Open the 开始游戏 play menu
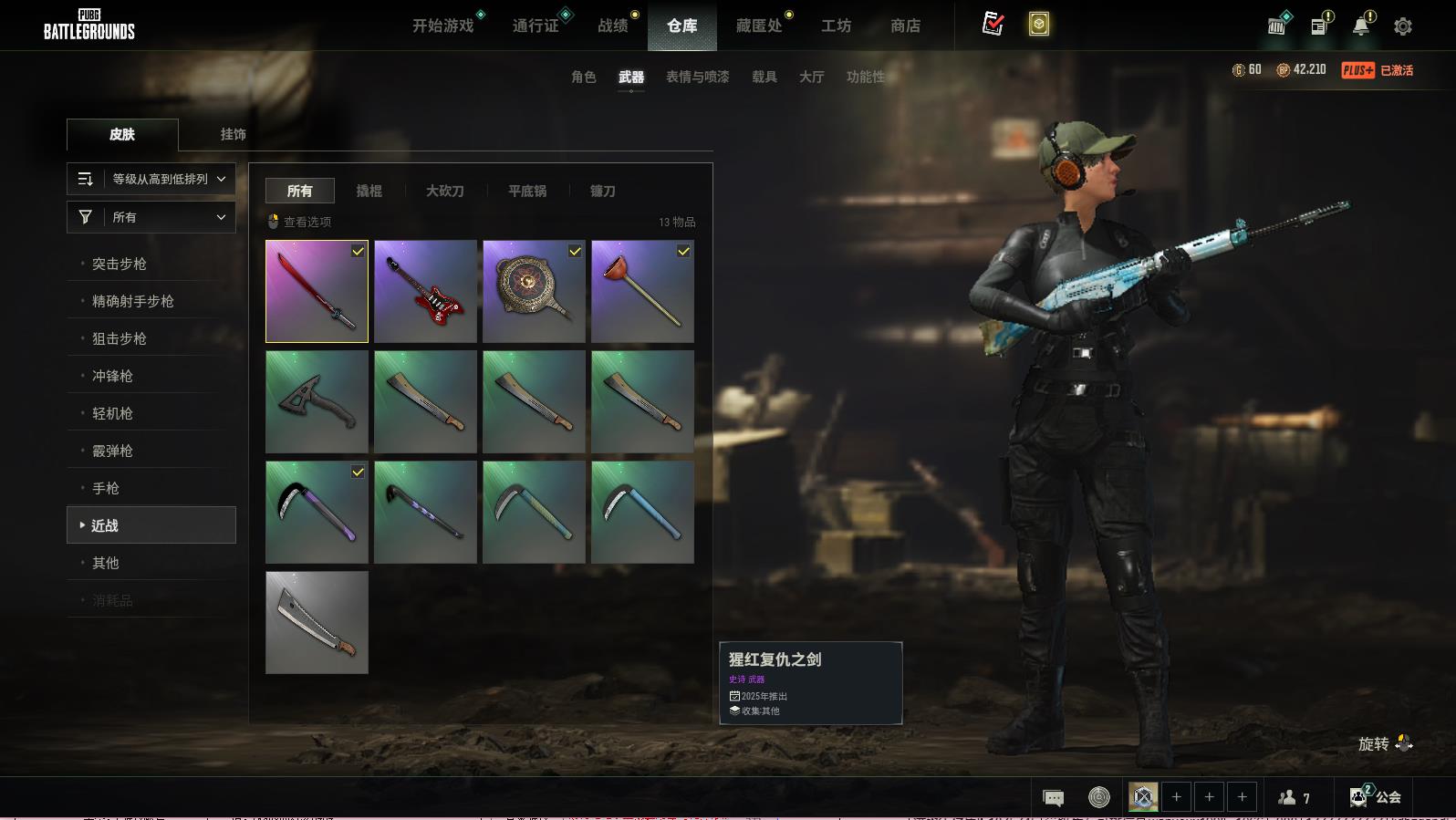This screenshot has height=820, width=1456. coord(442,26)
